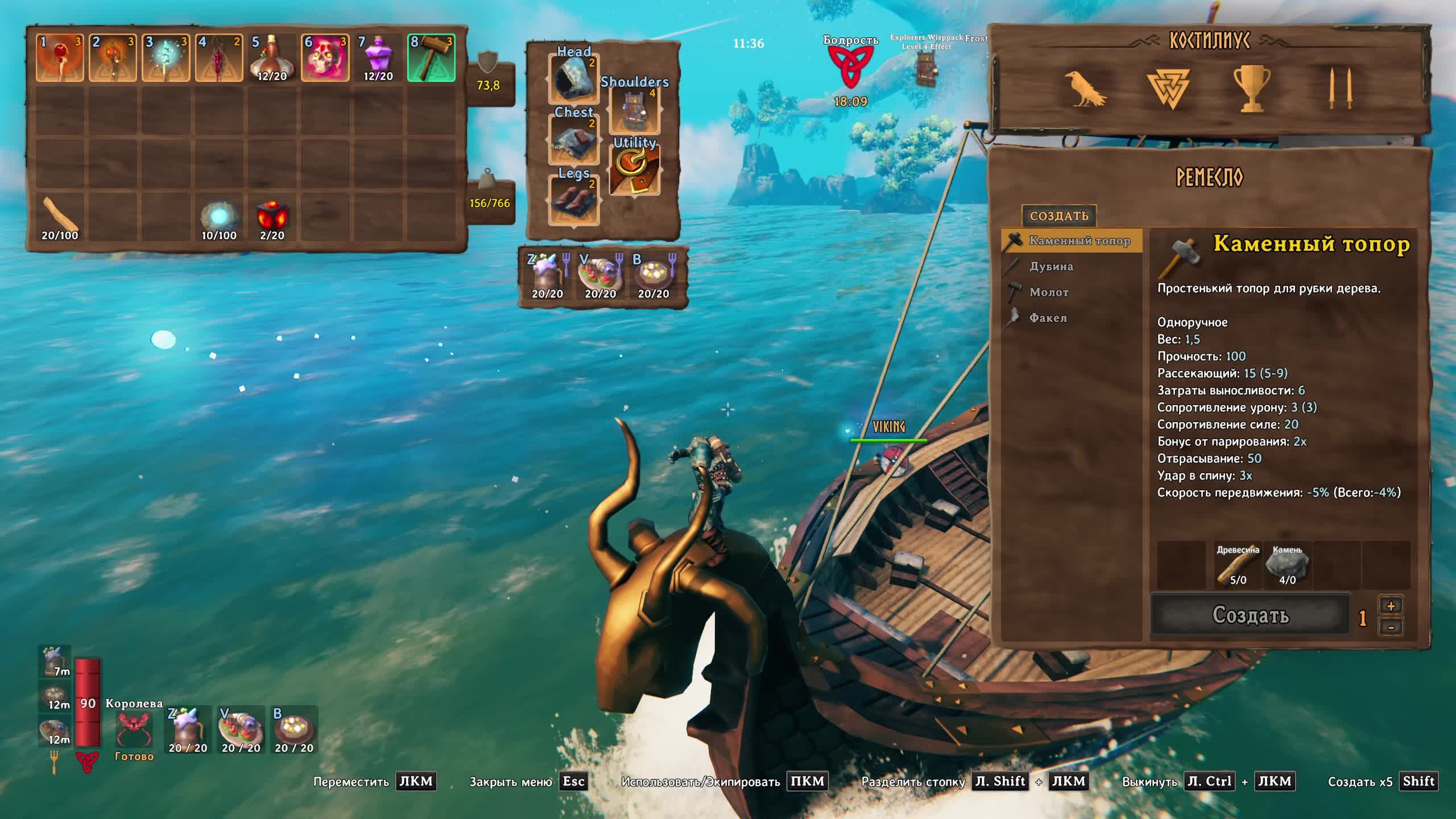The width and height of the screenshot is (1456, 819).
Task: Select the red skull item in slot 6
Action: coord(325,58)
